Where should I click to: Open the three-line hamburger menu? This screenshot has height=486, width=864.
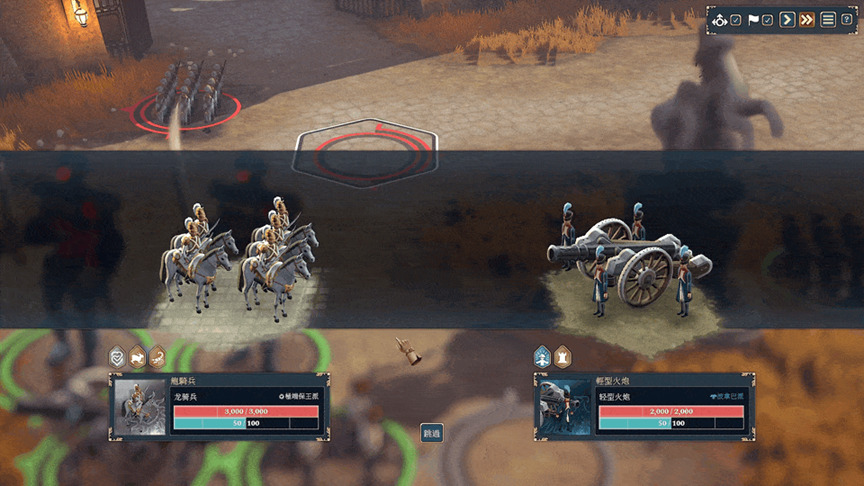pos(828,20)
